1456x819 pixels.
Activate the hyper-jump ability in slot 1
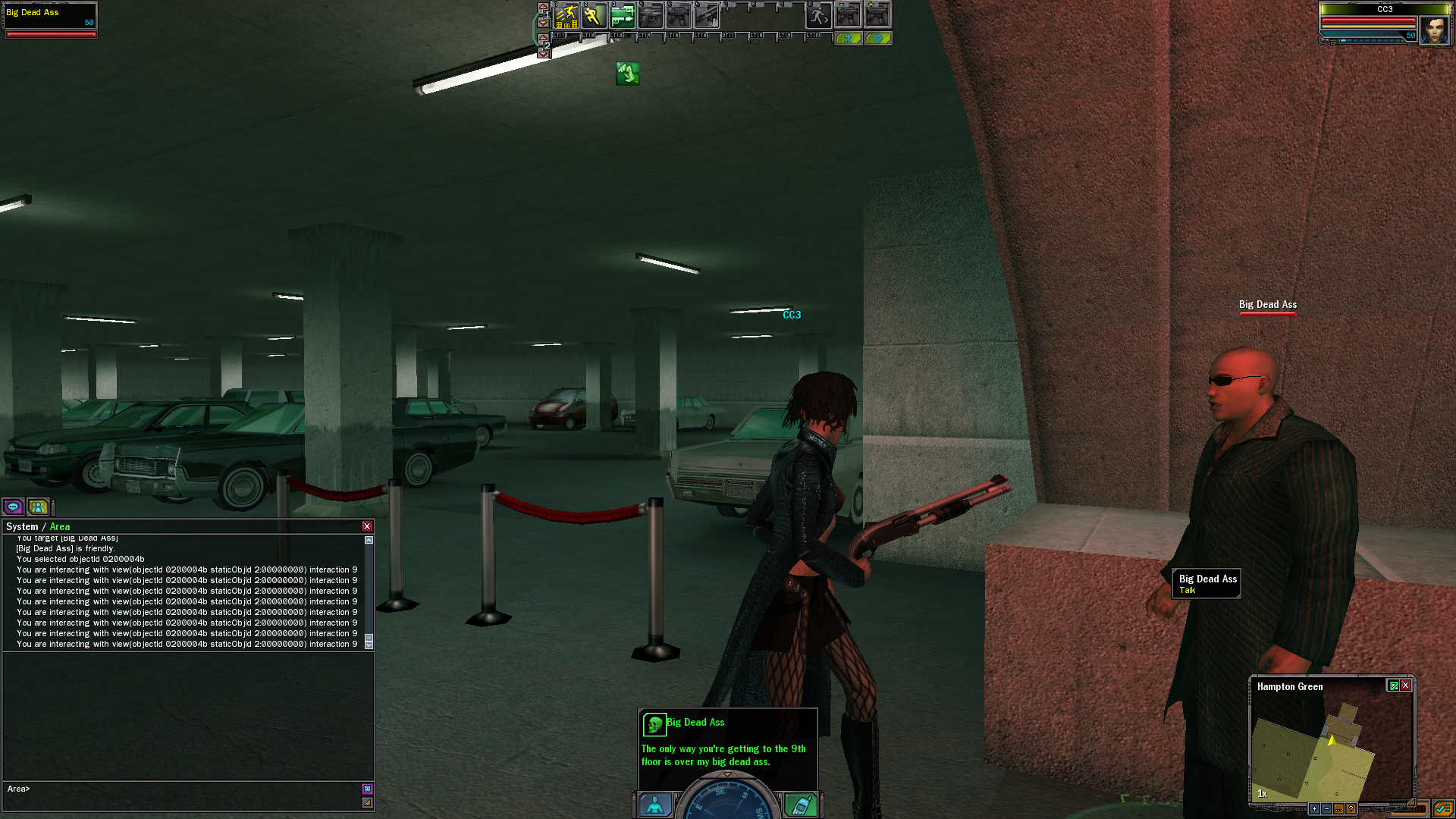[x=566, y=16]
